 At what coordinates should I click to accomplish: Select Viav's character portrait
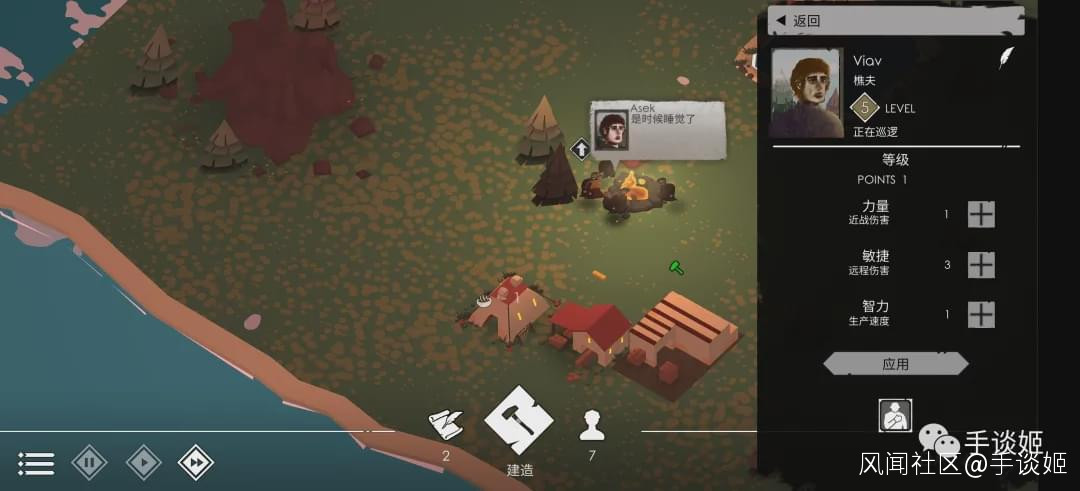click(x=806, y=92)
